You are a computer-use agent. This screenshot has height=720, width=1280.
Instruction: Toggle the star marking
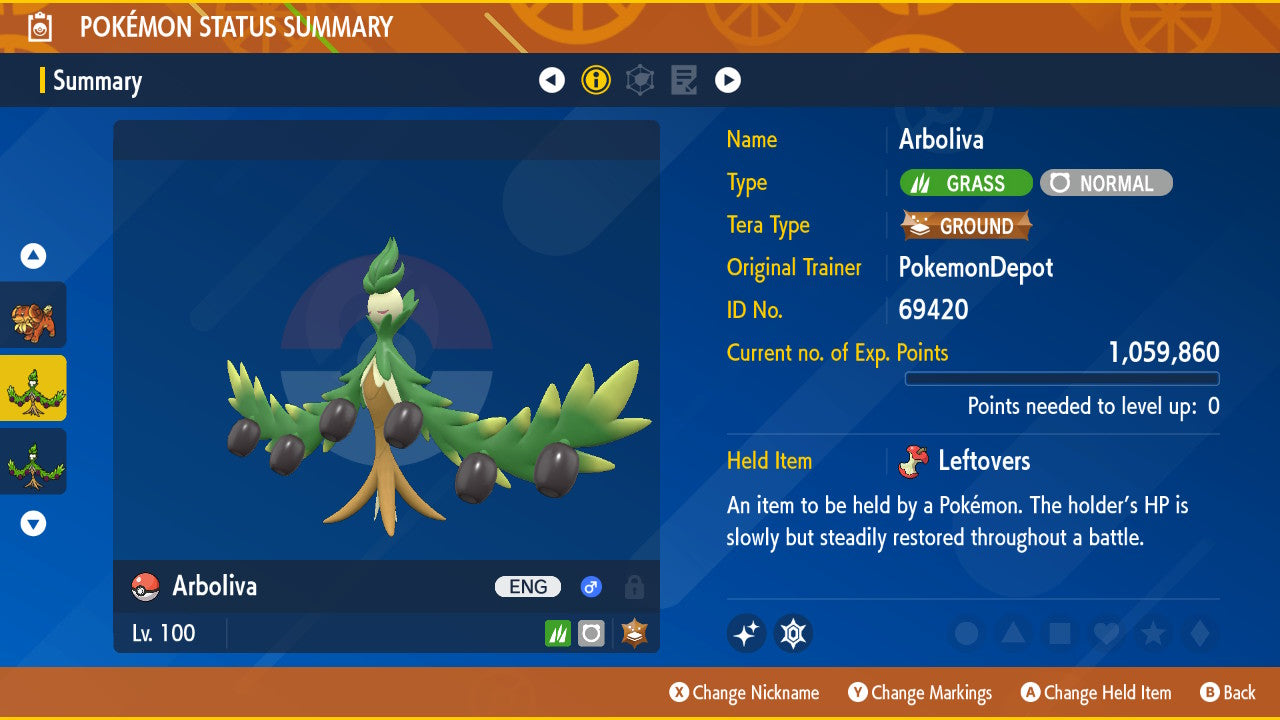(x=1152, y=633)
